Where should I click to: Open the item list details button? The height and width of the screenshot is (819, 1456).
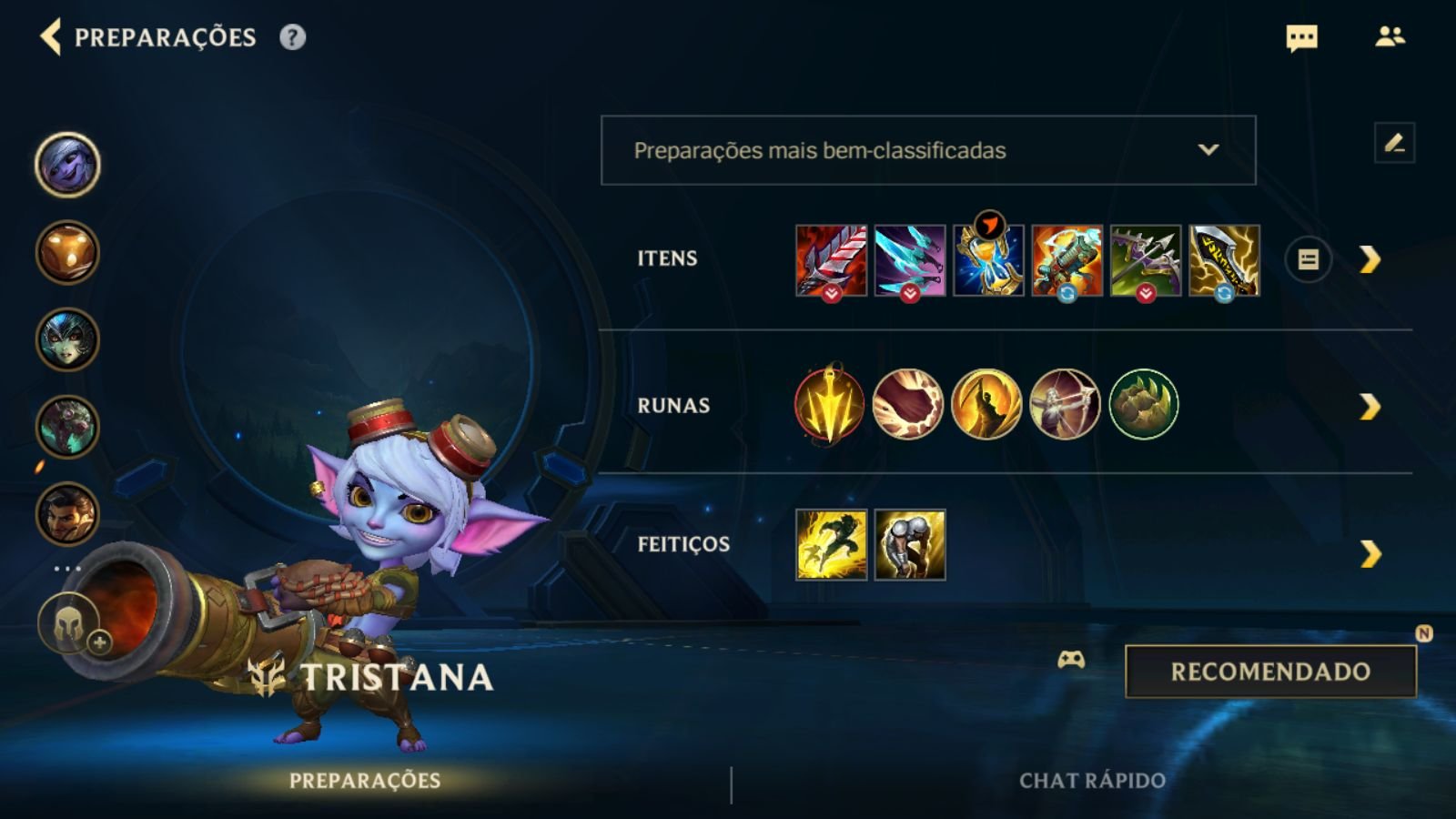coord(1308,260)
